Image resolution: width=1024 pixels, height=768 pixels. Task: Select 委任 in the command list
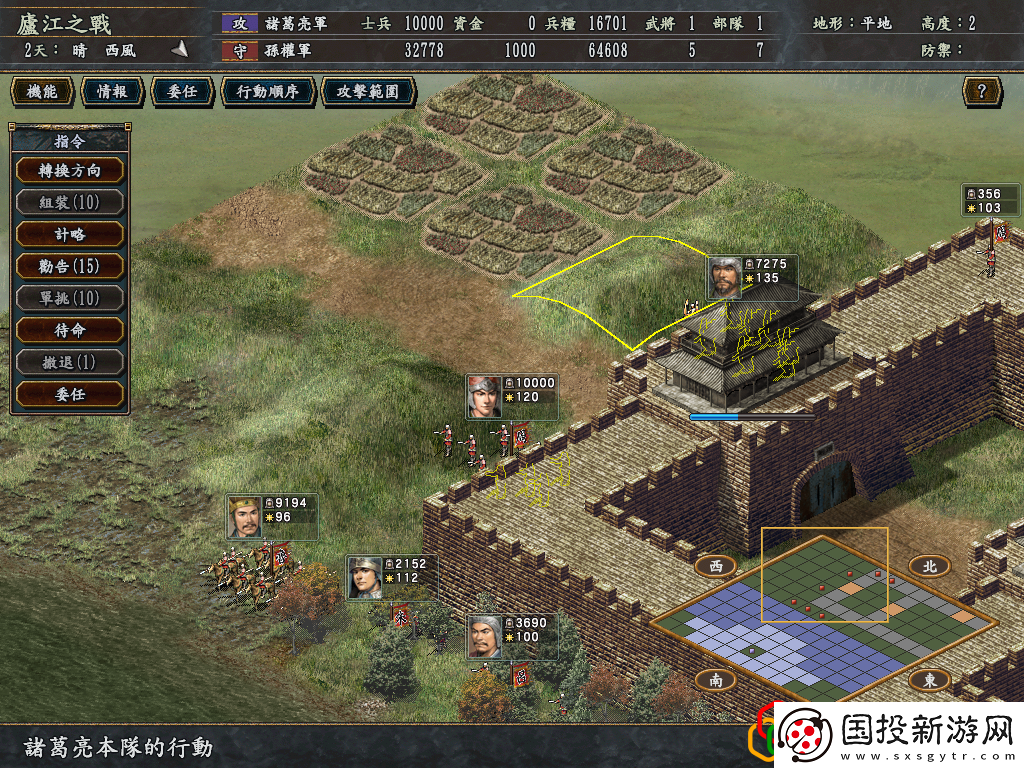tap(70, 394)
